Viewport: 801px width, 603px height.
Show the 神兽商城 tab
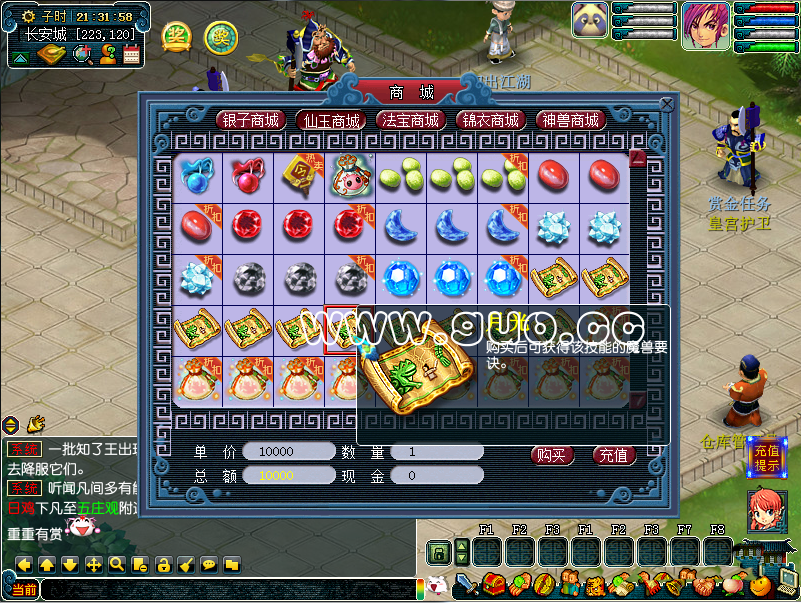[570, 120]
